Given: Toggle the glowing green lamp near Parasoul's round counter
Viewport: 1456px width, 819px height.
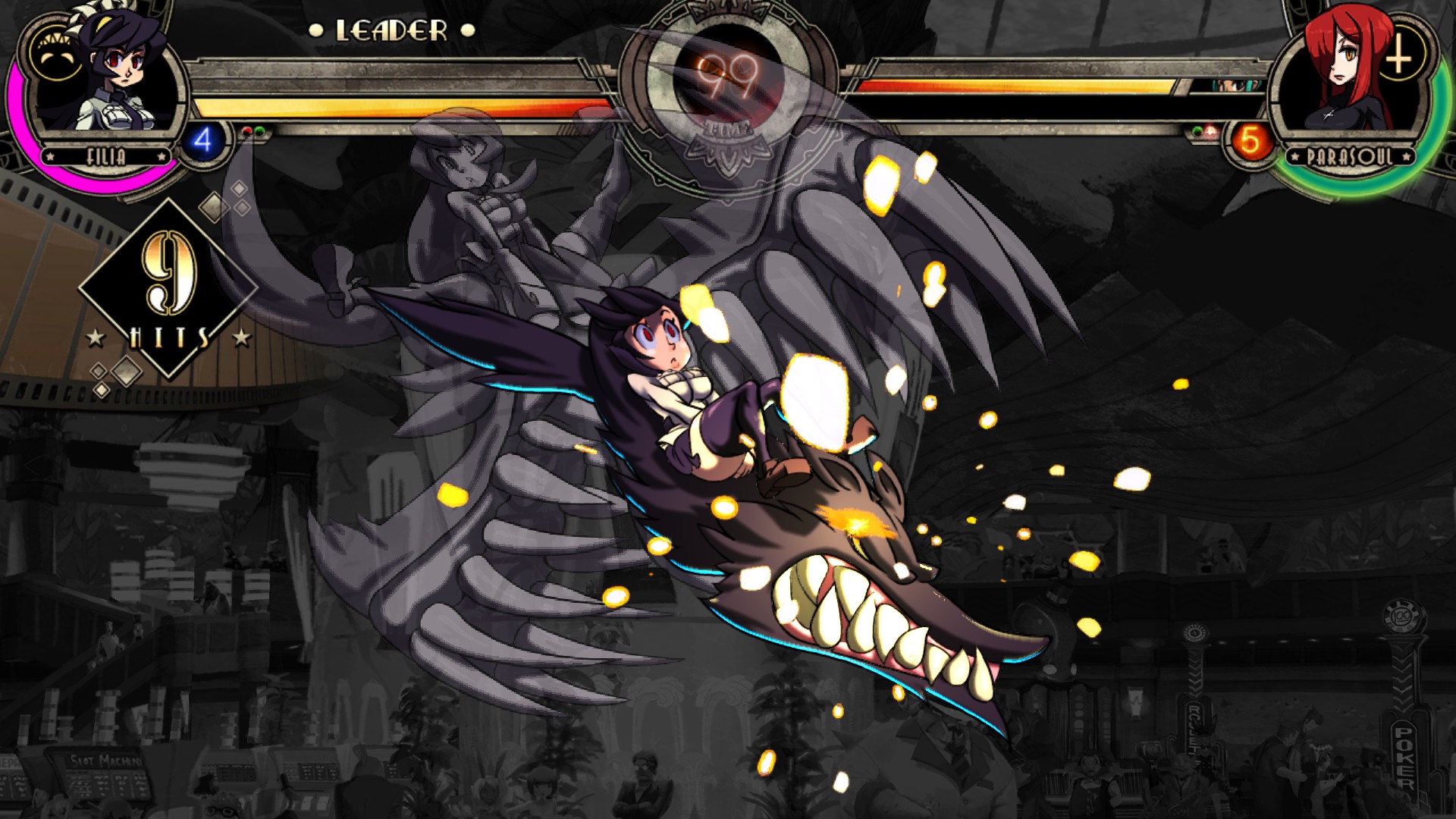Looking at the screenshot, I should [1197, 130].
